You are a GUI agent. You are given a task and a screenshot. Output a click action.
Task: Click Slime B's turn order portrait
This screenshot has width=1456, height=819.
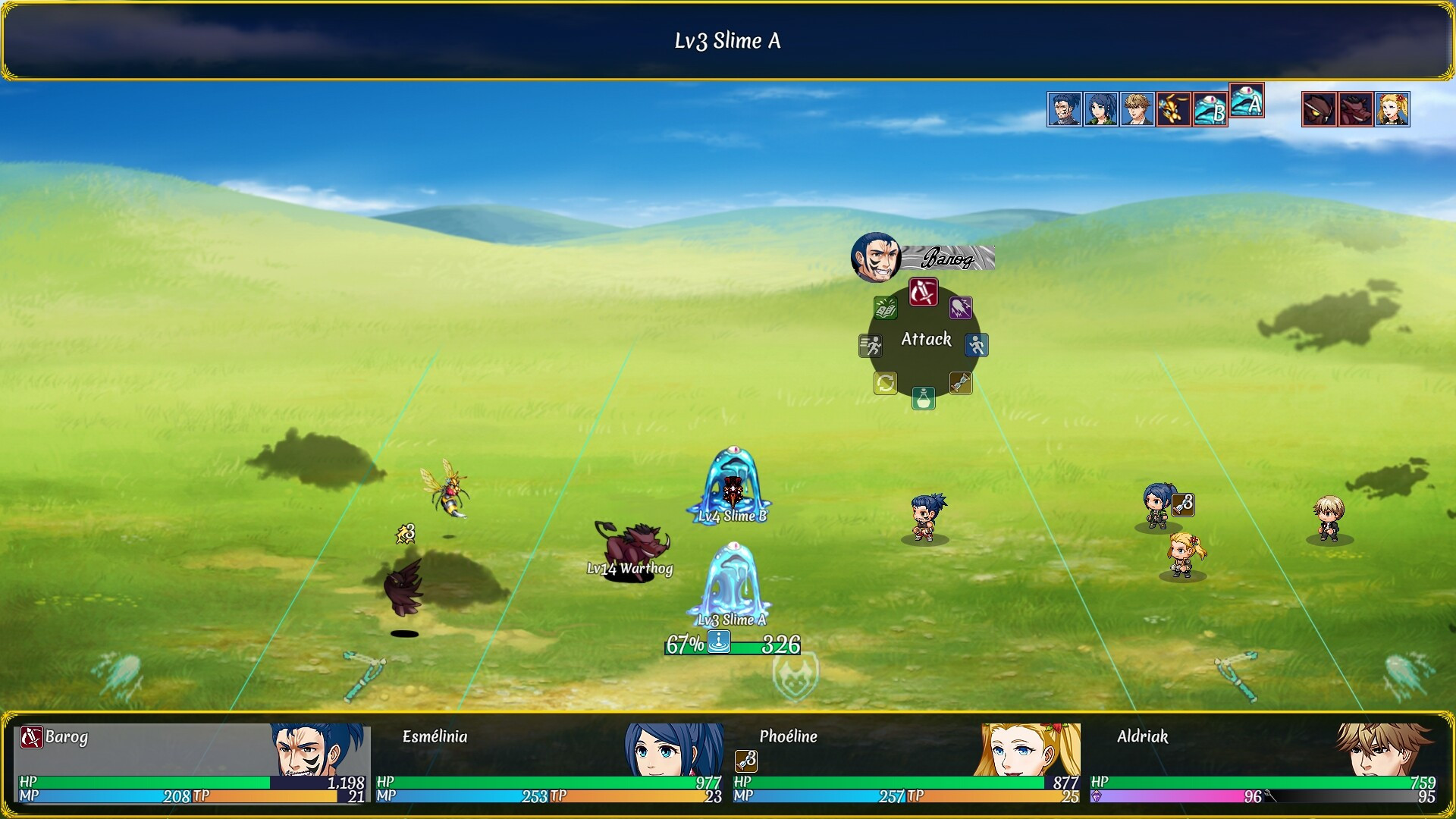coord(1210,110)
